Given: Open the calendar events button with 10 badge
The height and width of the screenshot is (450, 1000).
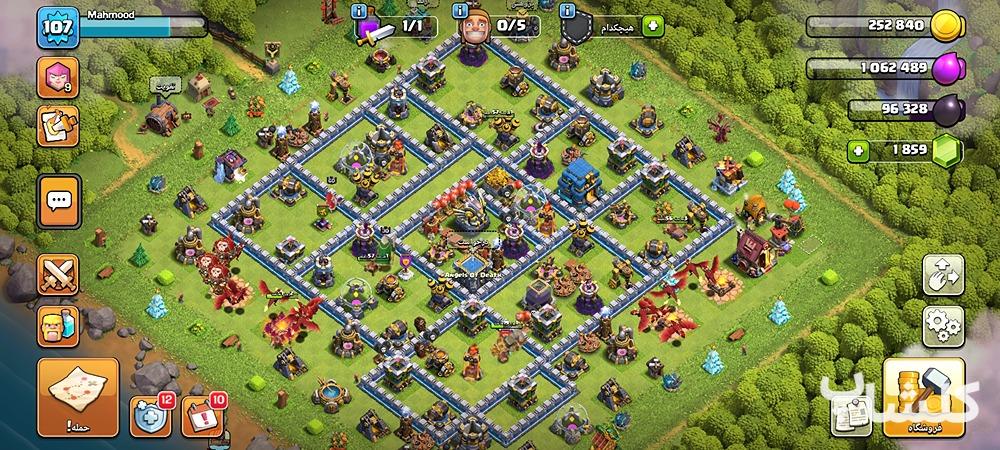Looking at the screenshot, I should pos(201,415).
